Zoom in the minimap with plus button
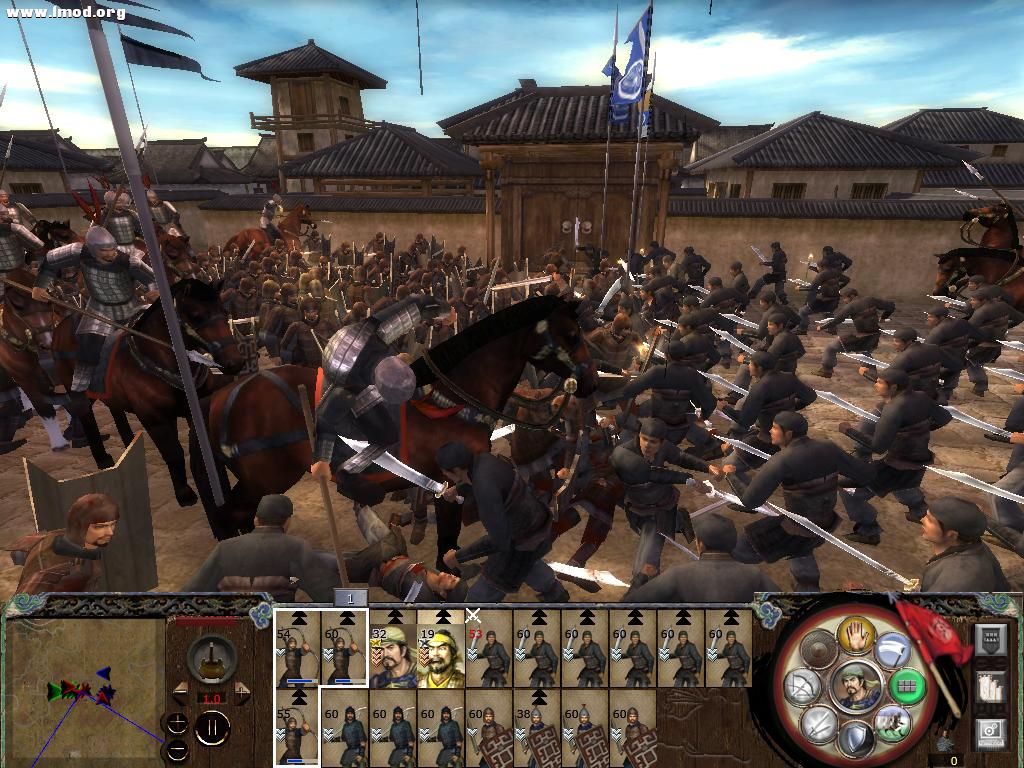 tap(178, 723)
